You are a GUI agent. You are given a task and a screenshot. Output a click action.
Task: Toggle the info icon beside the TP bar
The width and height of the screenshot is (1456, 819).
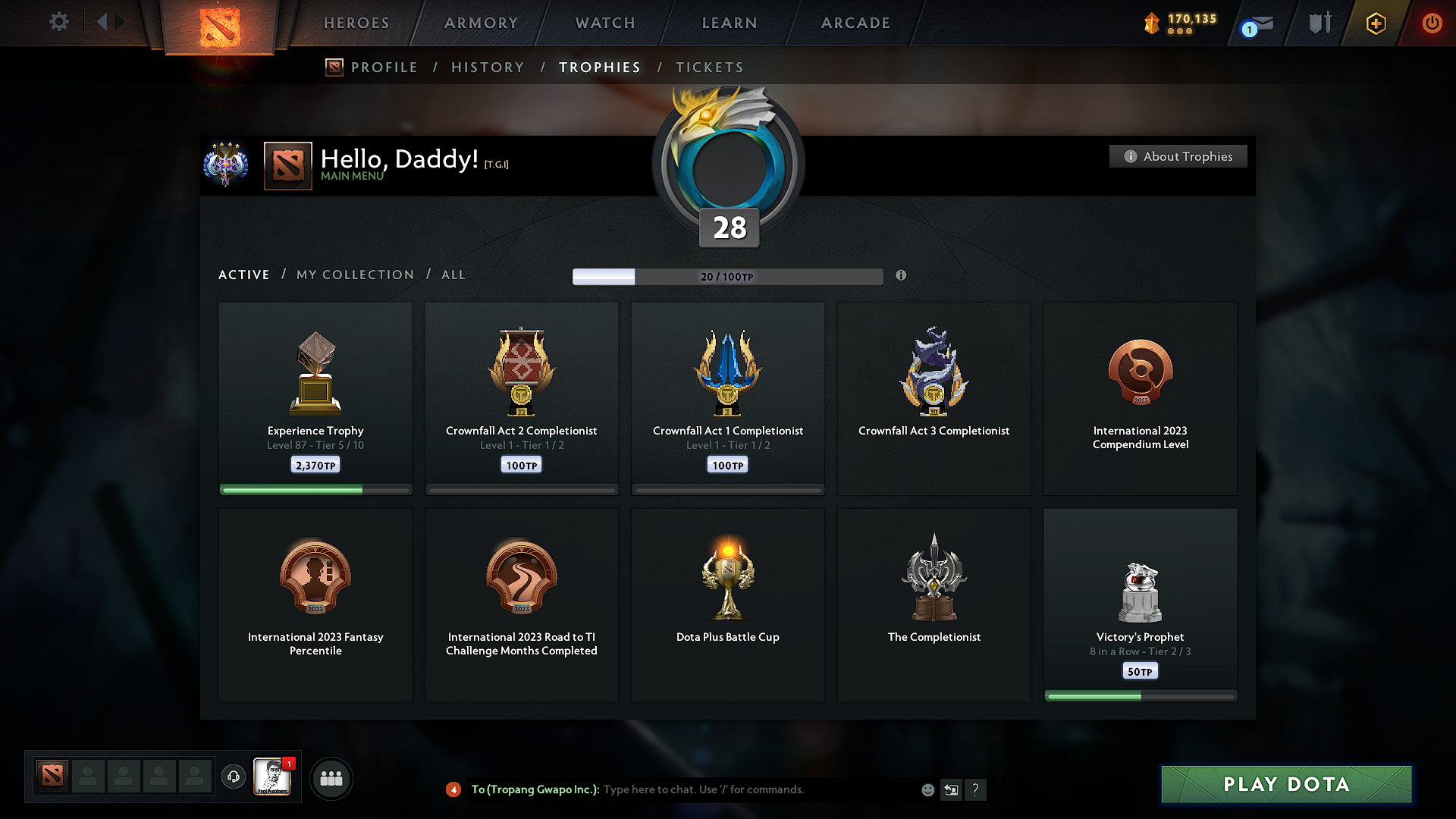[902, 276]
